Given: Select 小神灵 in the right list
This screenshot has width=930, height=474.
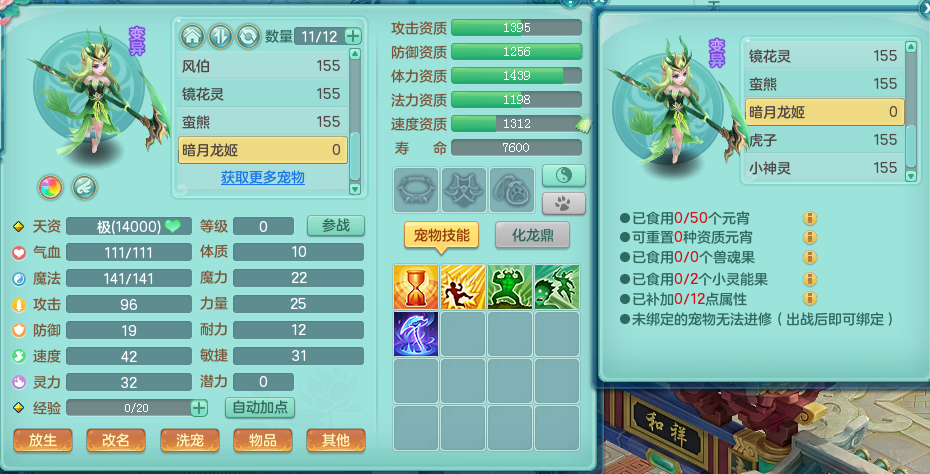Looking at the screenshot, I should tap(823, 168).
